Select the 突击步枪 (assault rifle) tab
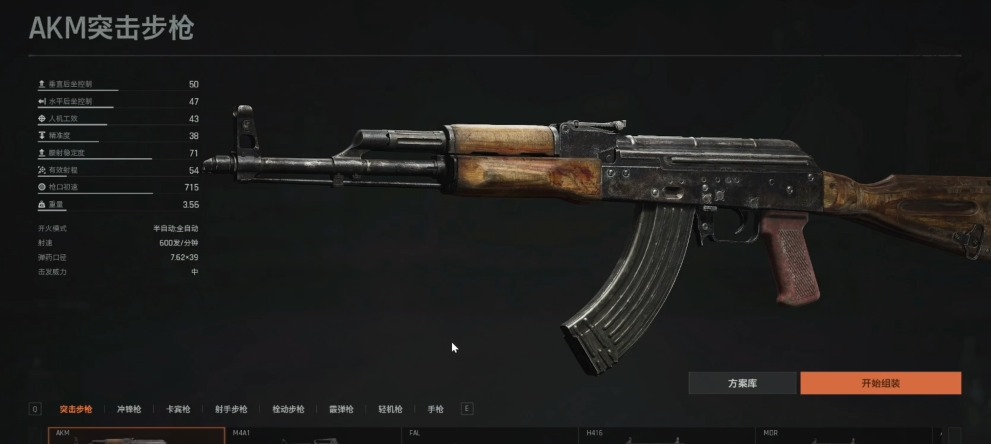The width and height of the screenshot is (991, 444). point(76,409)
